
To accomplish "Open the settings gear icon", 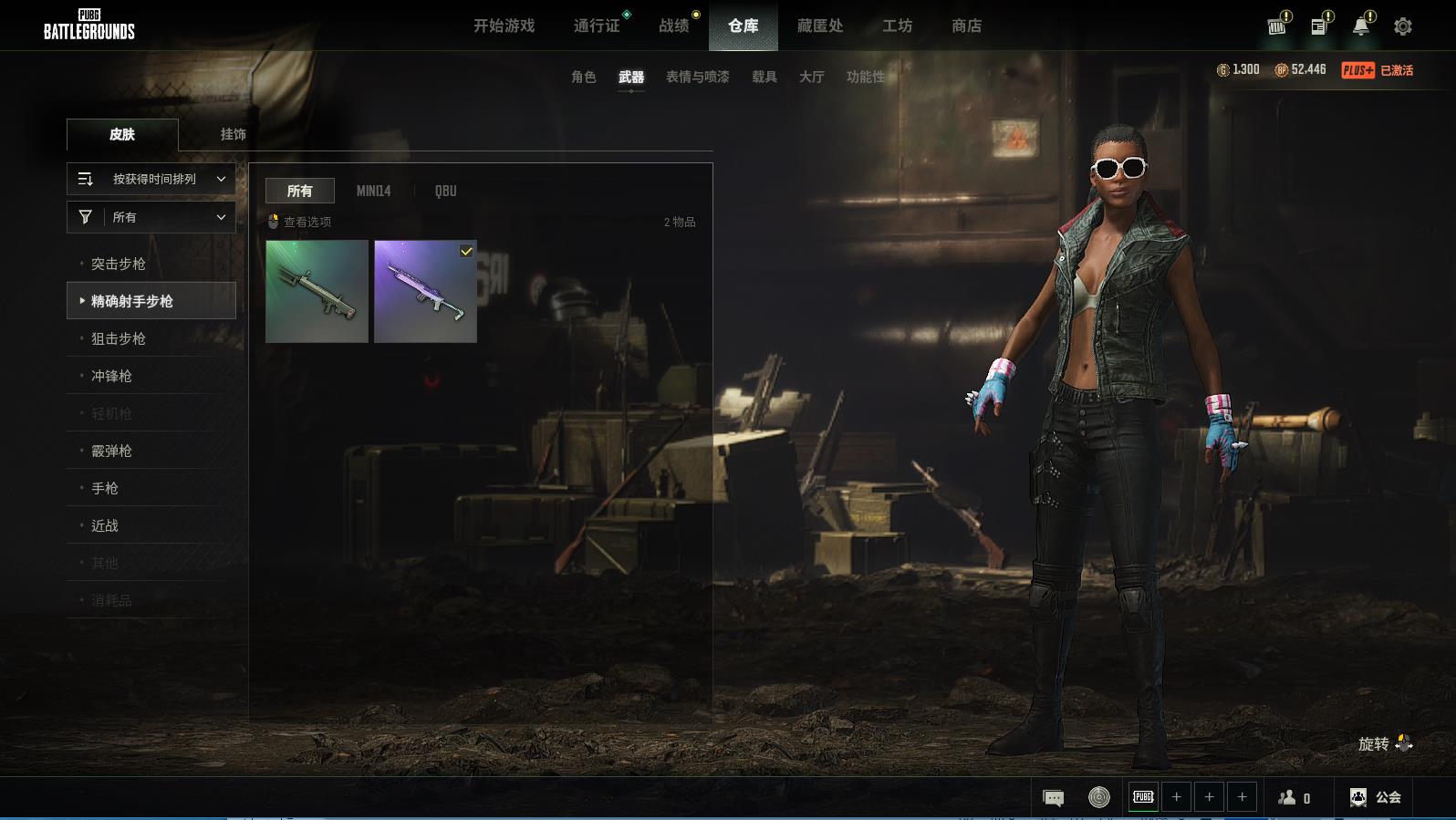I will point(1402,26).
